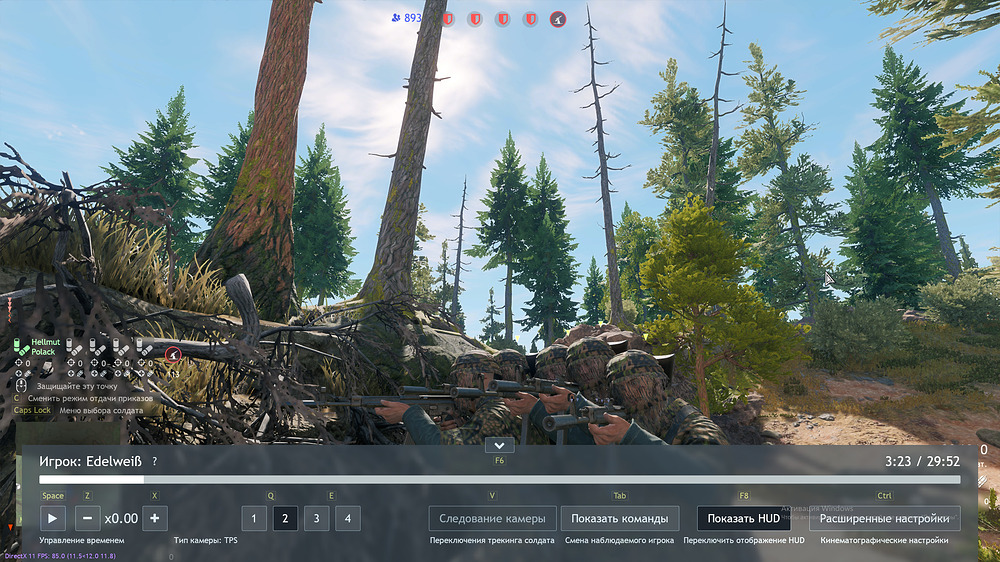Click the question mark next to Edelweiß

(x=154, y=462)
